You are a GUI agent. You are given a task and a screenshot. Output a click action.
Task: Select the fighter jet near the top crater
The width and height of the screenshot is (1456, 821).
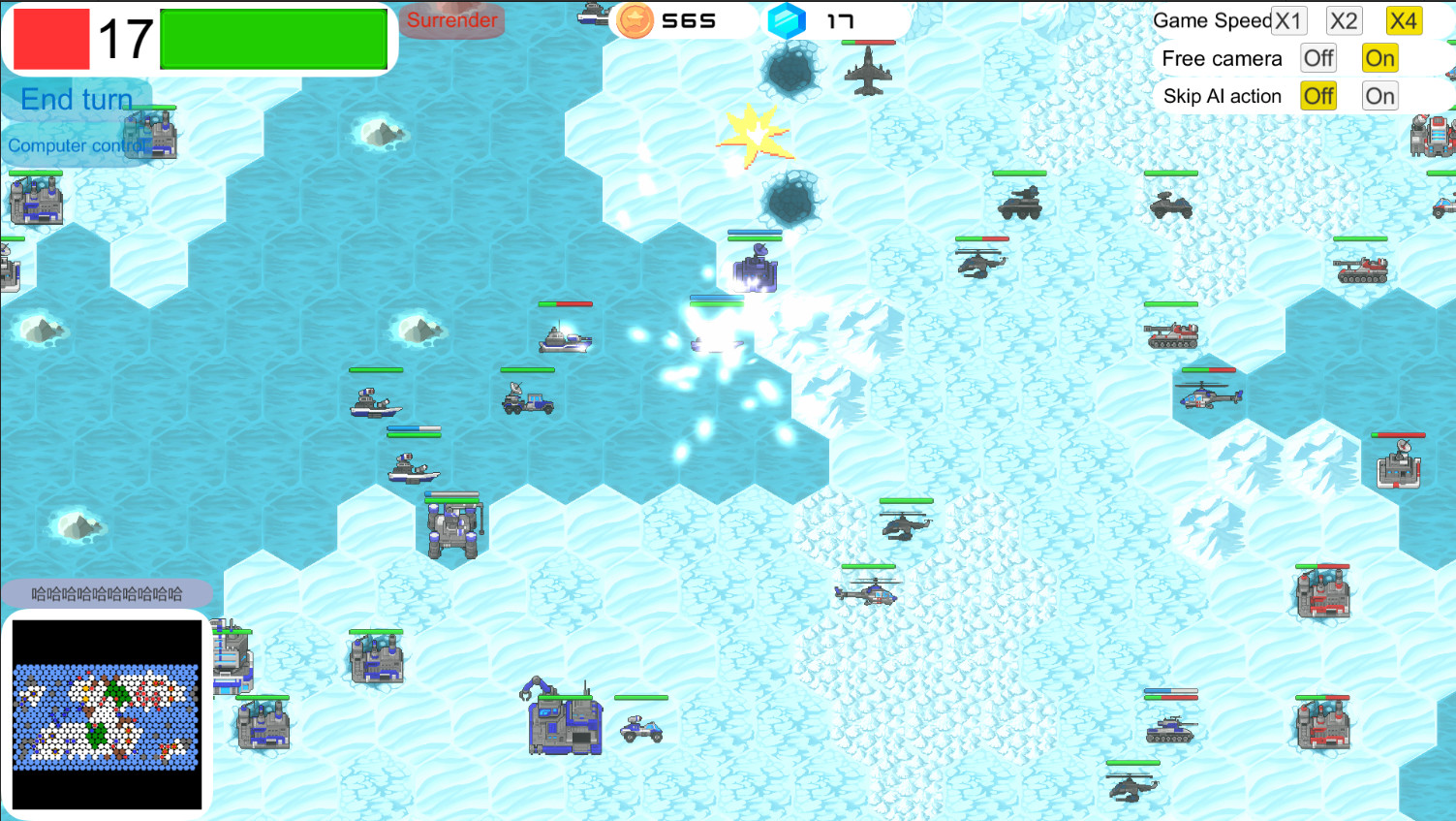click(870, 70)
